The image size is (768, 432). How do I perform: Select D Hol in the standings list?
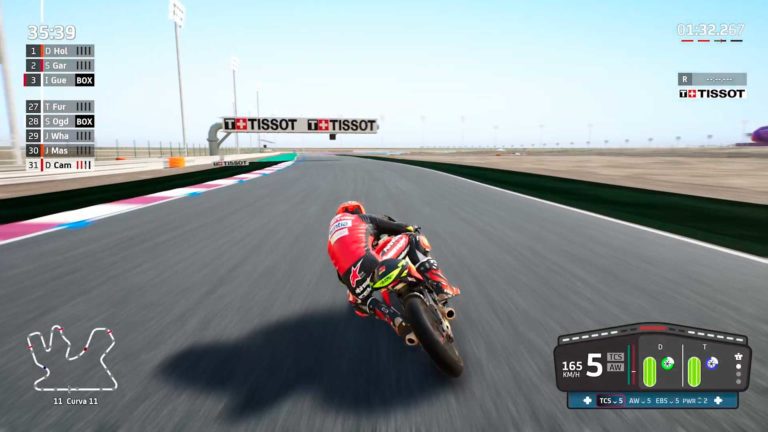coord(60,51)
